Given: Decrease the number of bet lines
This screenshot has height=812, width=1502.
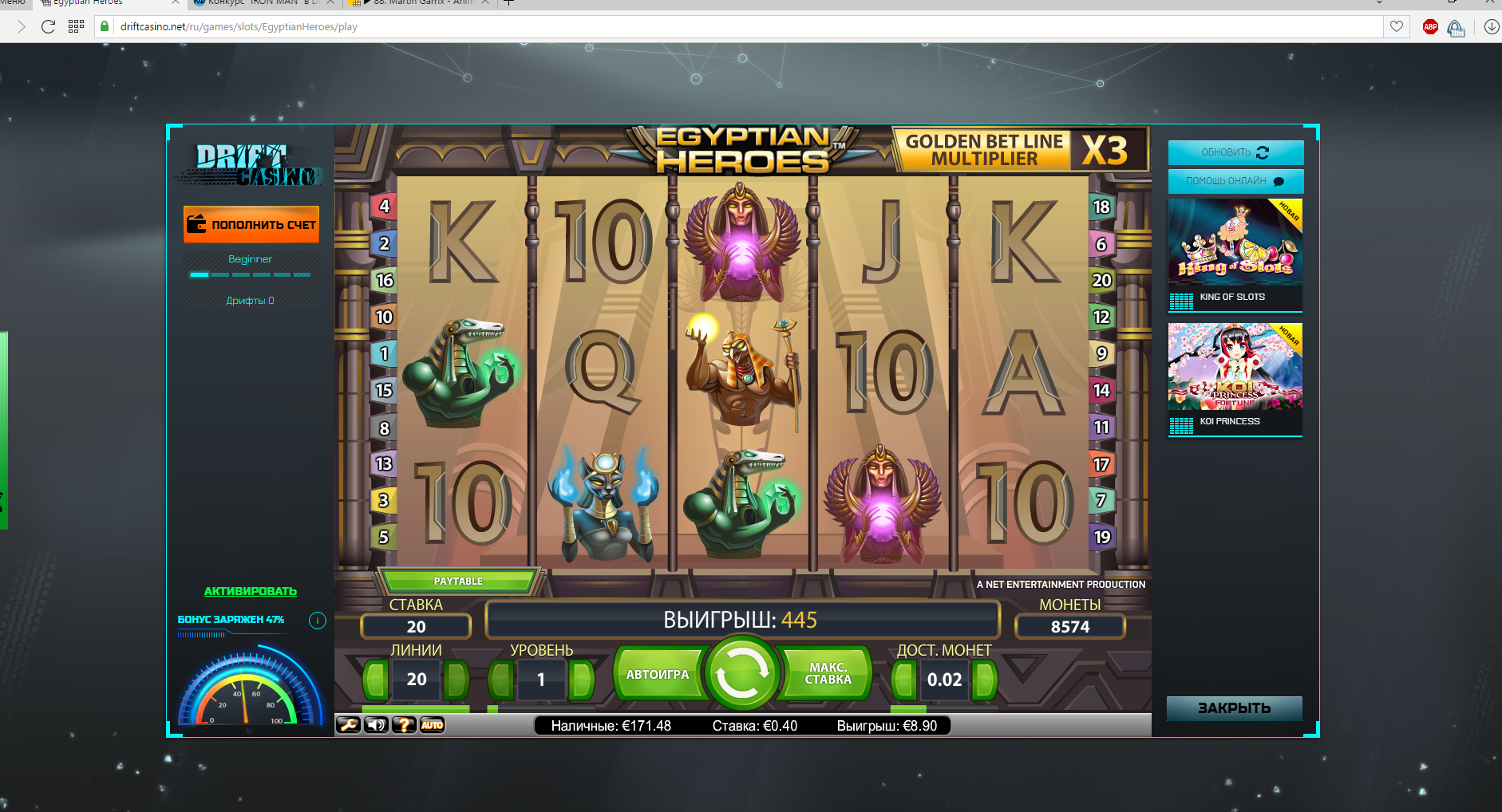Looking at the screenshot, I should [x=376, y=680].
